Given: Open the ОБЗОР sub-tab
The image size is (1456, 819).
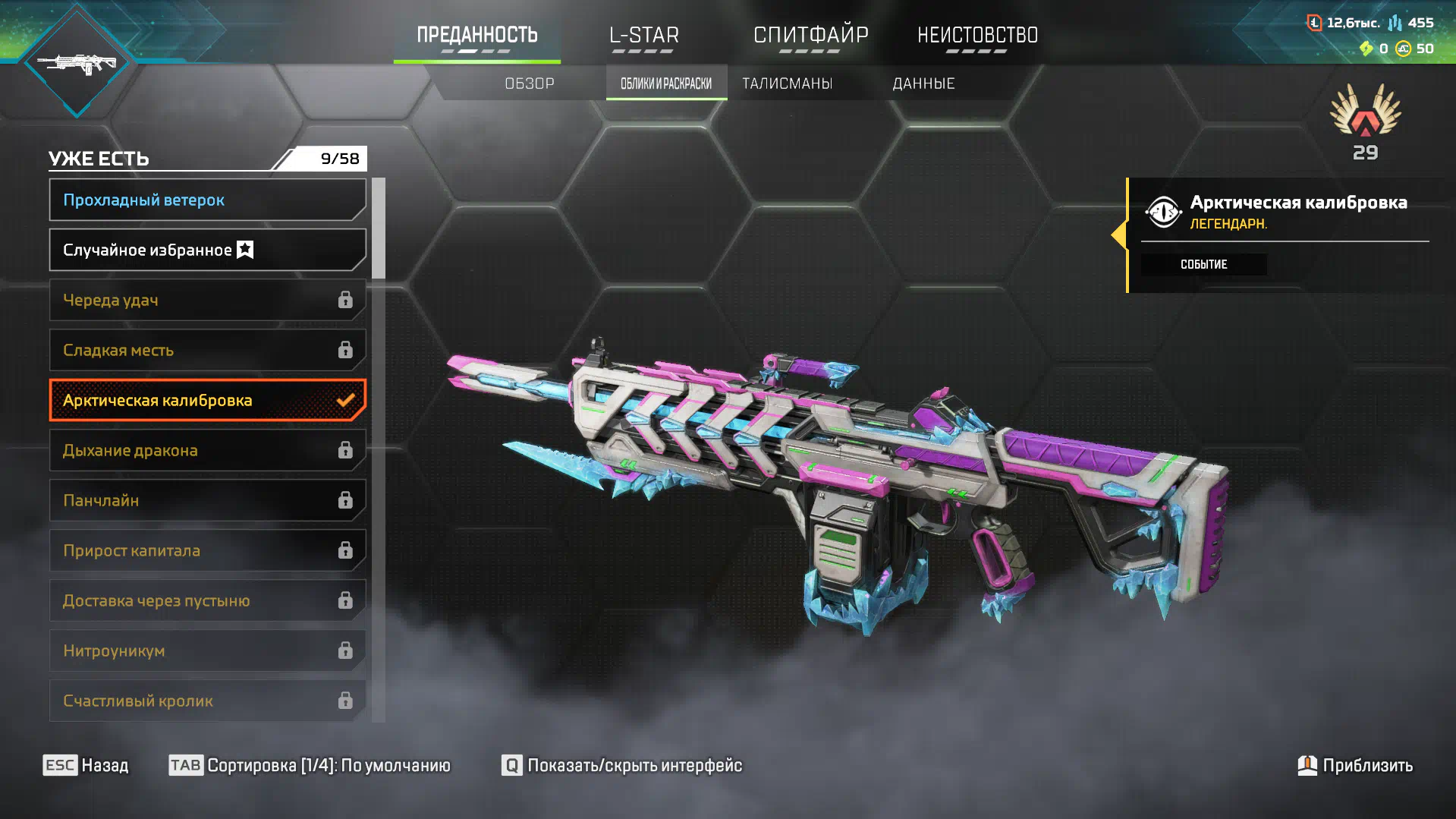Looking at the screenshot, I should coord(530,83).
